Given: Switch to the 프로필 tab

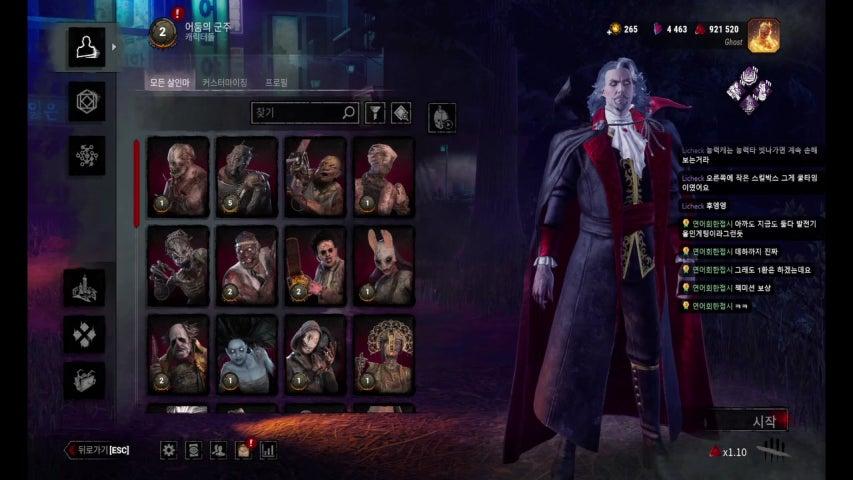Looking at the screenshot, I should (276, 82).
